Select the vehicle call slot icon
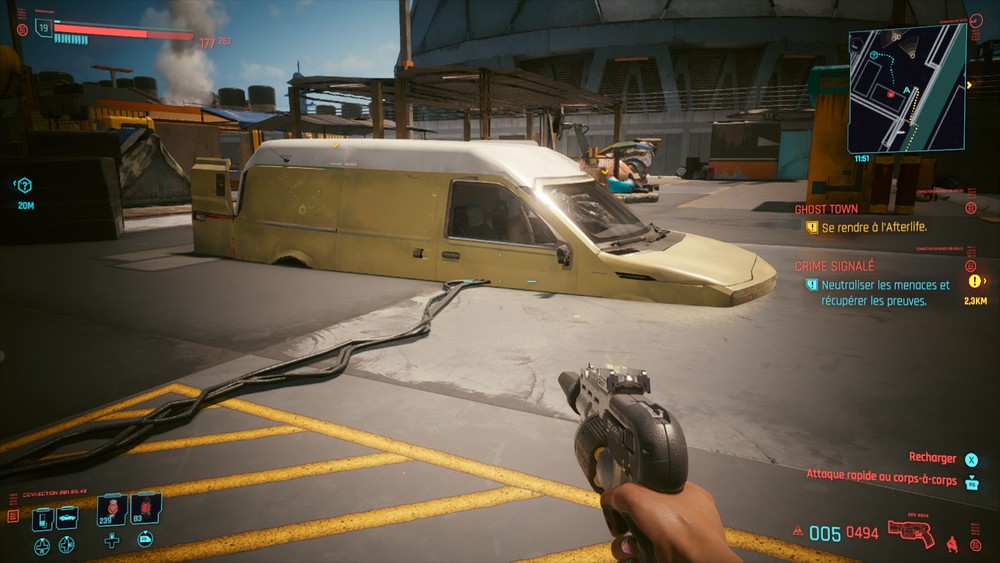The image size is (1000, 563). click(x=67, y=517)
